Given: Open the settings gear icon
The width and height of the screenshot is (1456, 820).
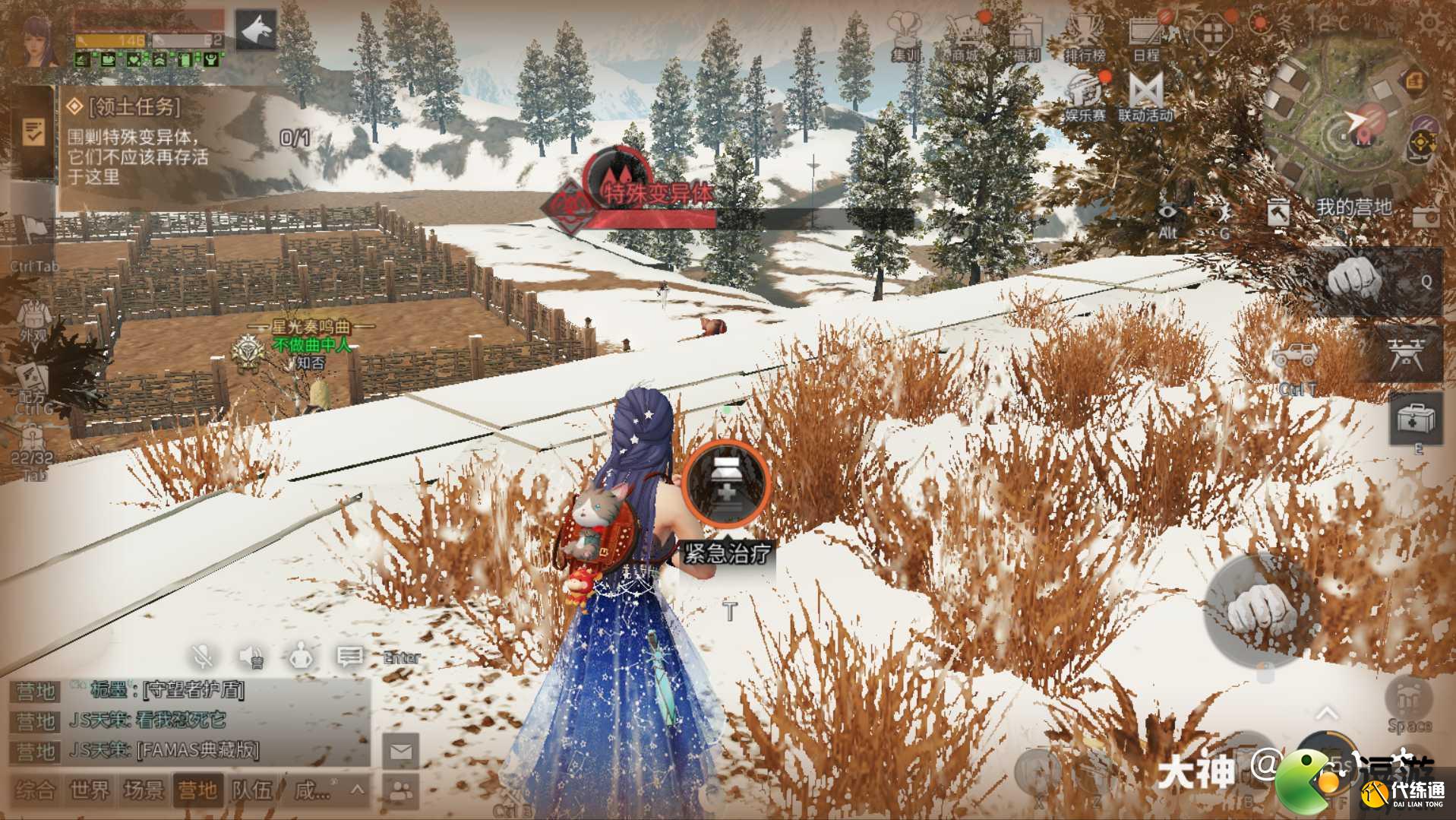Looking at the screenshot, I should pyautogui.click(x=1430, y=21).
